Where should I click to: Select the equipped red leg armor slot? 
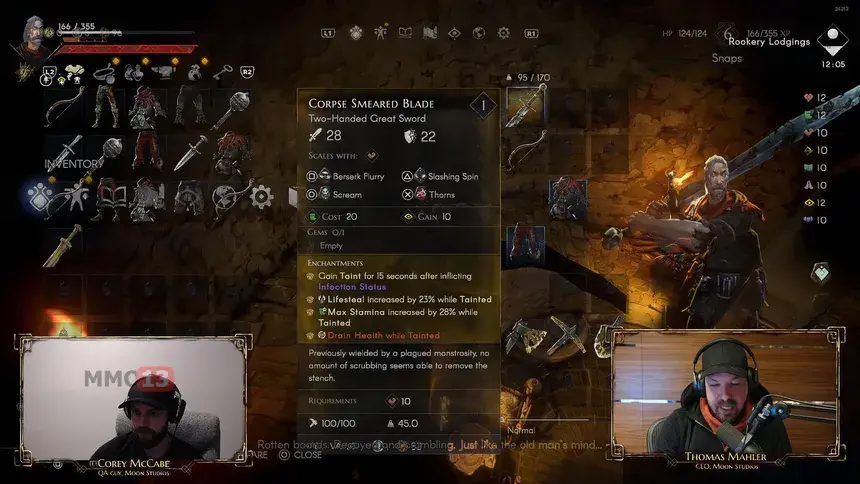point(525,243)
